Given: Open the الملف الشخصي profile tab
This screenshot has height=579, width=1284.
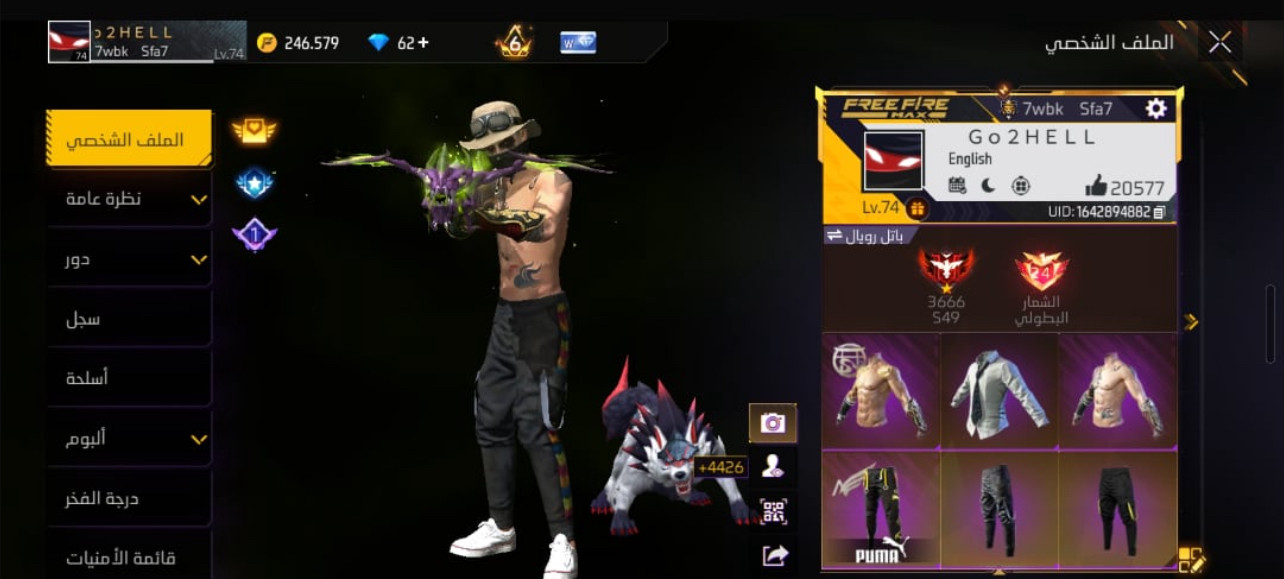Looking at the screenshot, I should [129, 139].
